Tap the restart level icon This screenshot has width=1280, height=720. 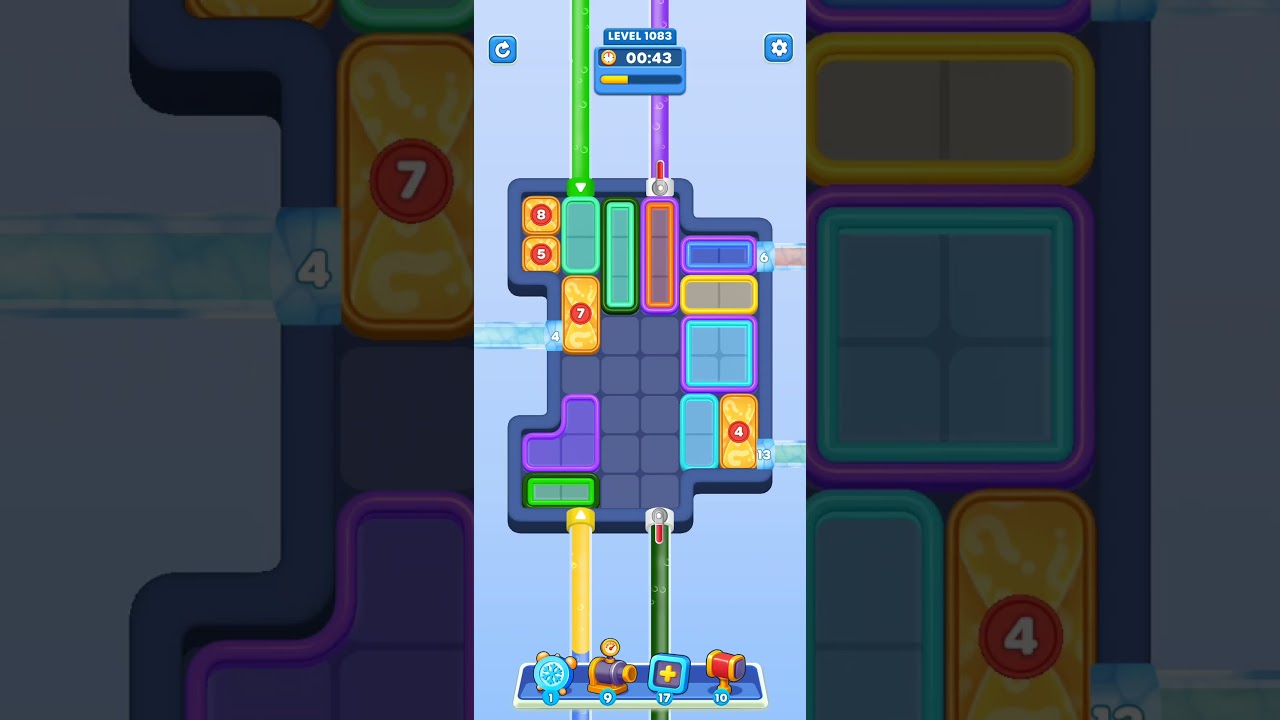503,49
